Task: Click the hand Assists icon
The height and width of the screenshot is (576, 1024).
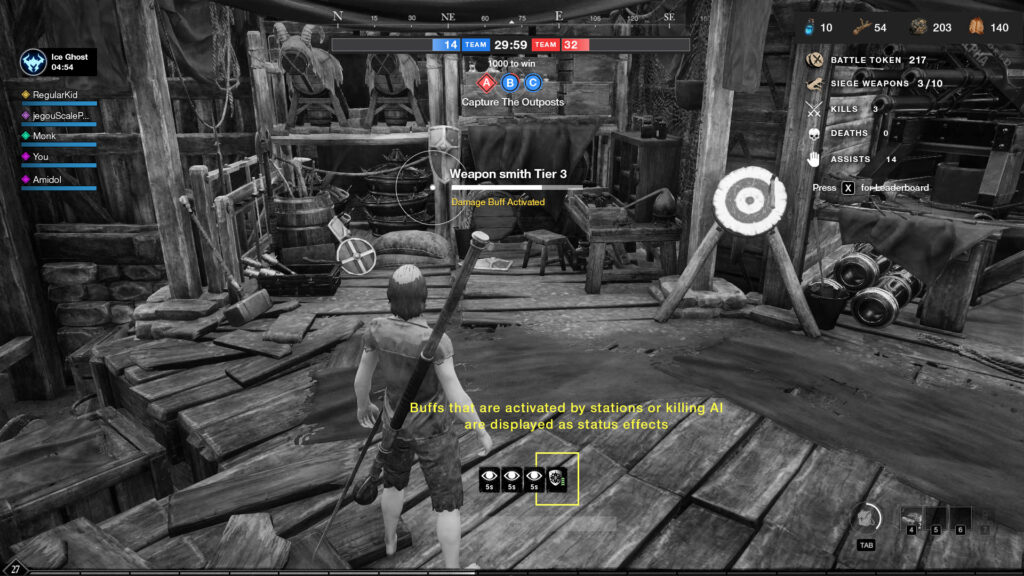Action: [x=815, y=158]
